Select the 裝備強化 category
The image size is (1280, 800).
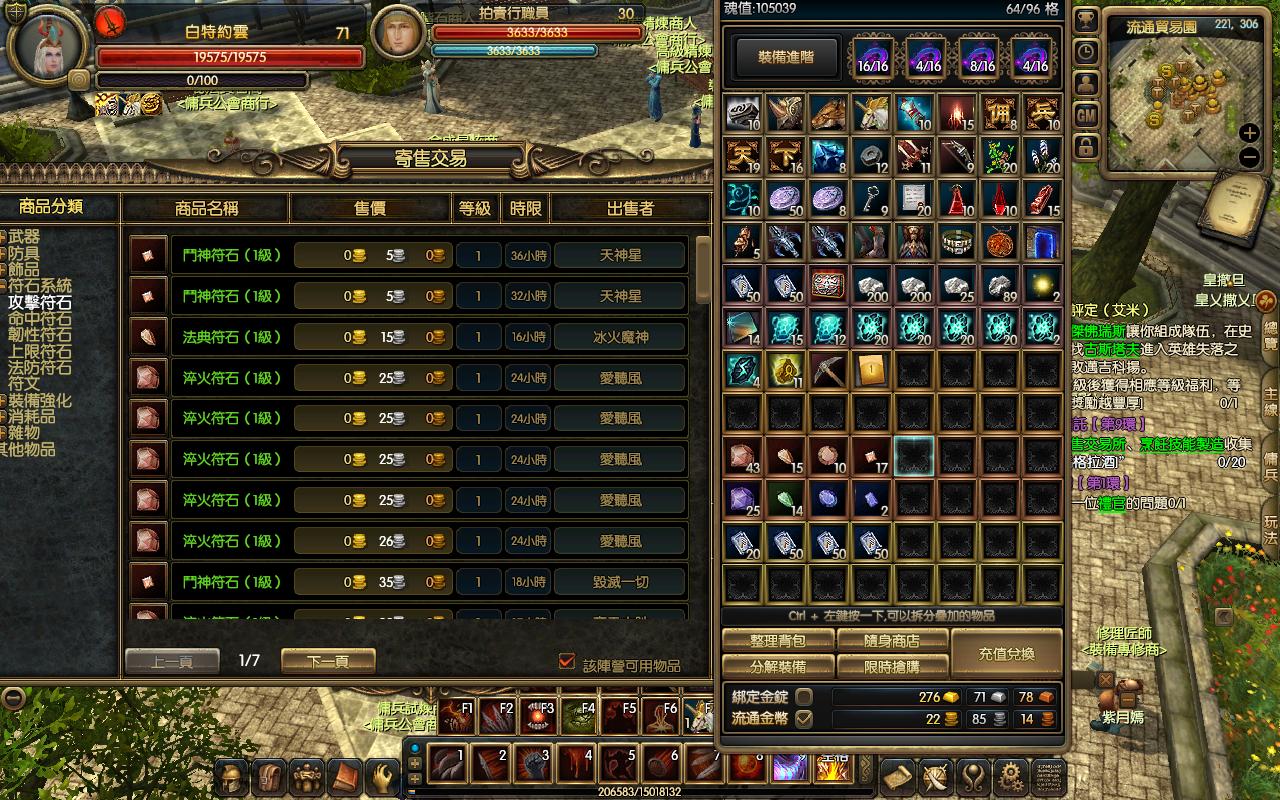(x=40, y=401)
